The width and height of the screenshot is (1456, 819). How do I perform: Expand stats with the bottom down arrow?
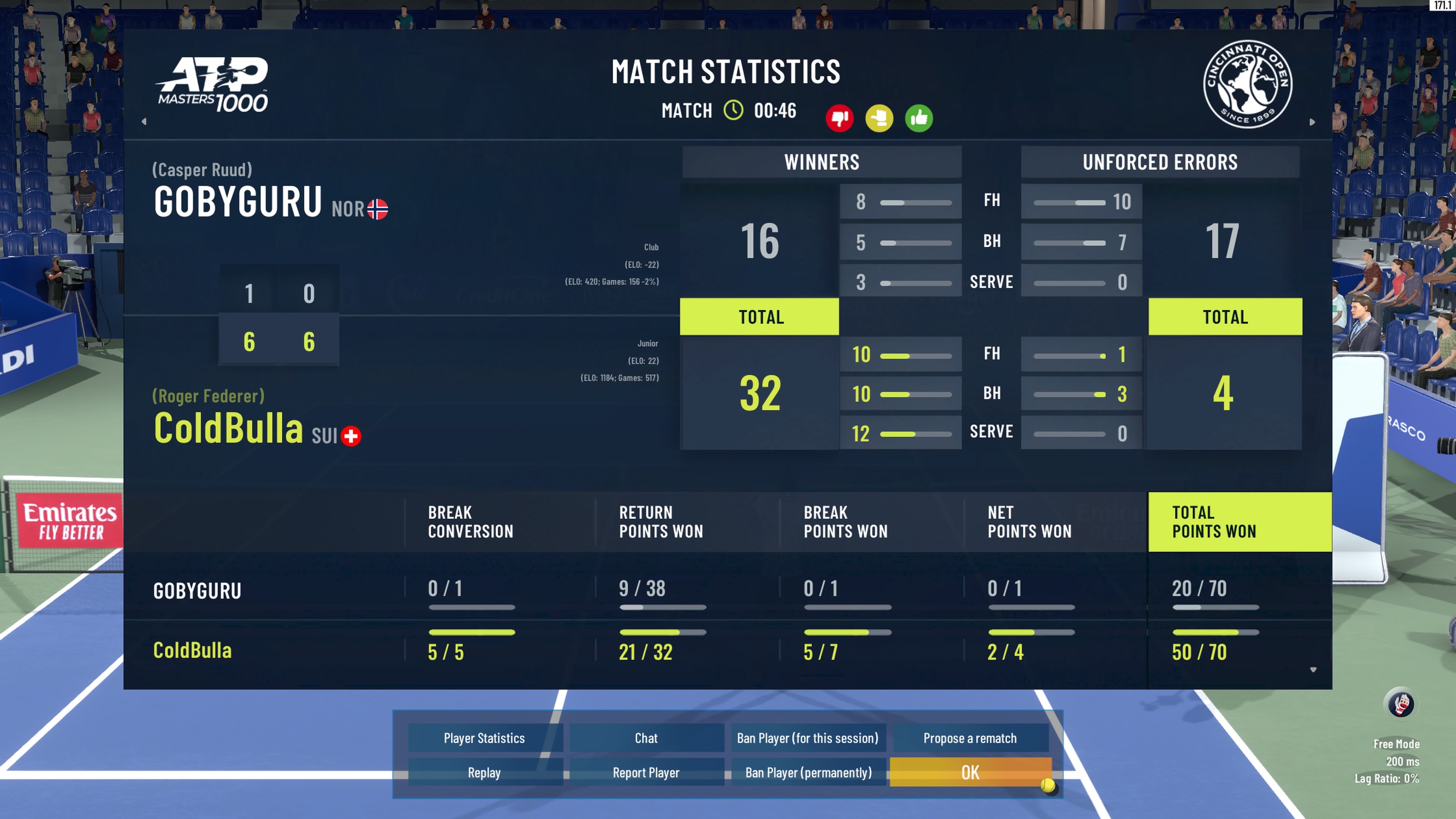[x=1313, y=670]
